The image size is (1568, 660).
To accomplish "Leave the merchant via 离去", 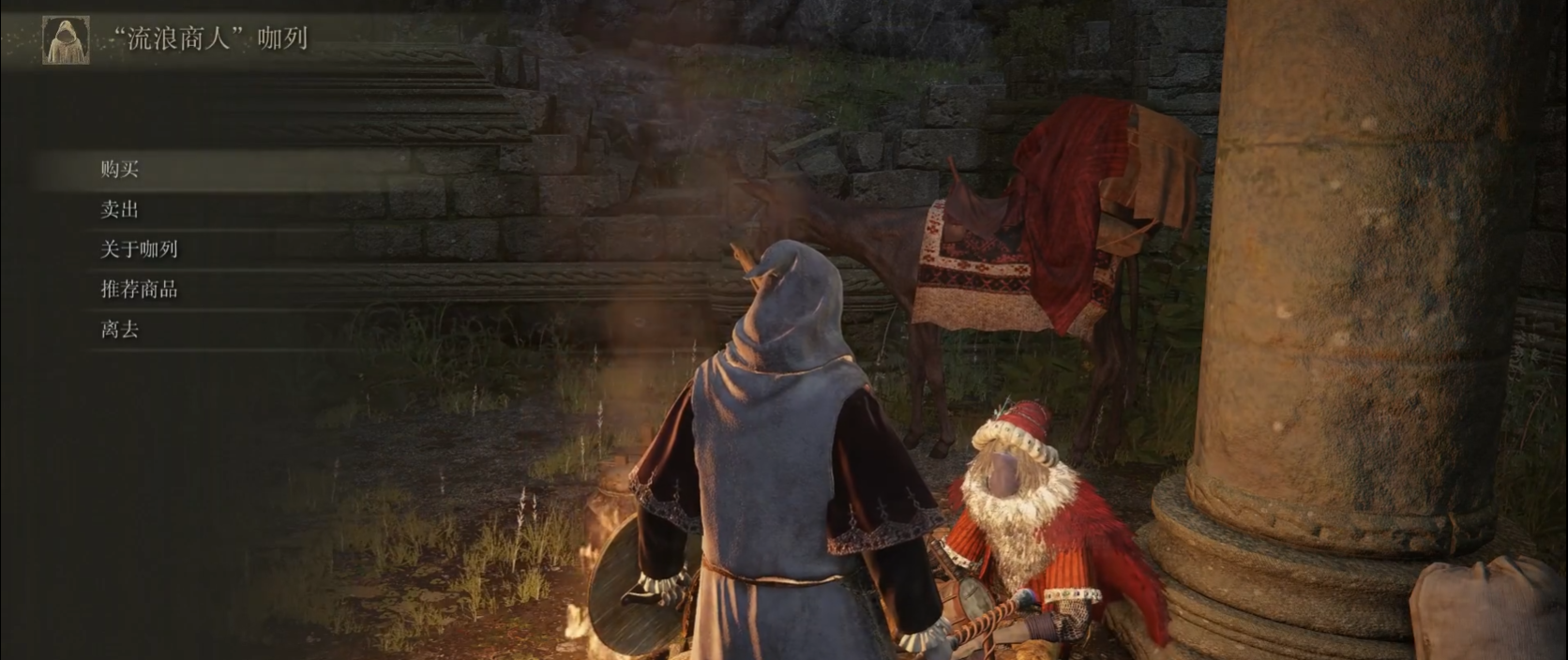I will click(x=120, y=330).
